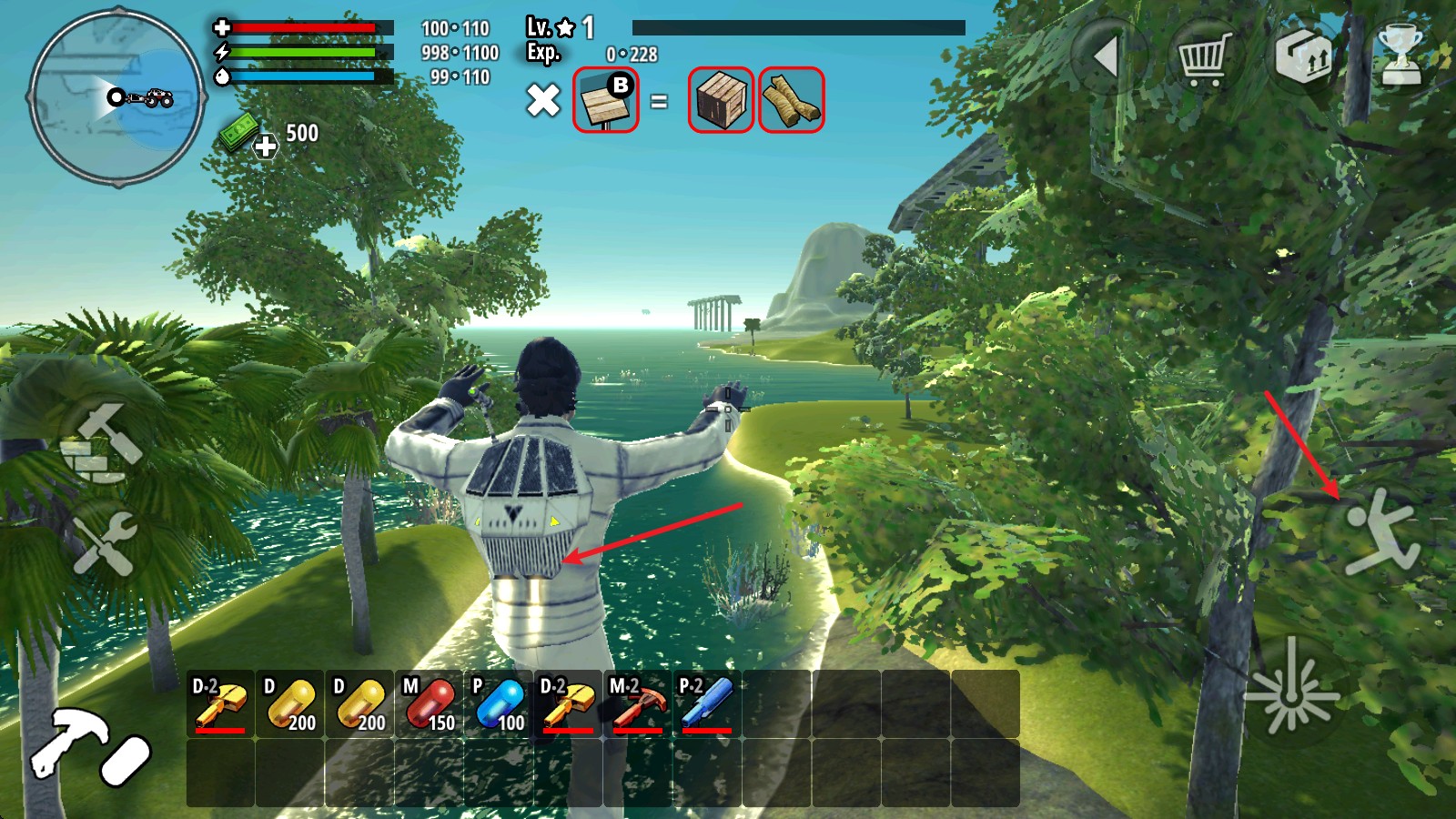This screenshot has height=819, width=1456.
Task: Select the red M capsule slot
Action: [x=429, y=704]
